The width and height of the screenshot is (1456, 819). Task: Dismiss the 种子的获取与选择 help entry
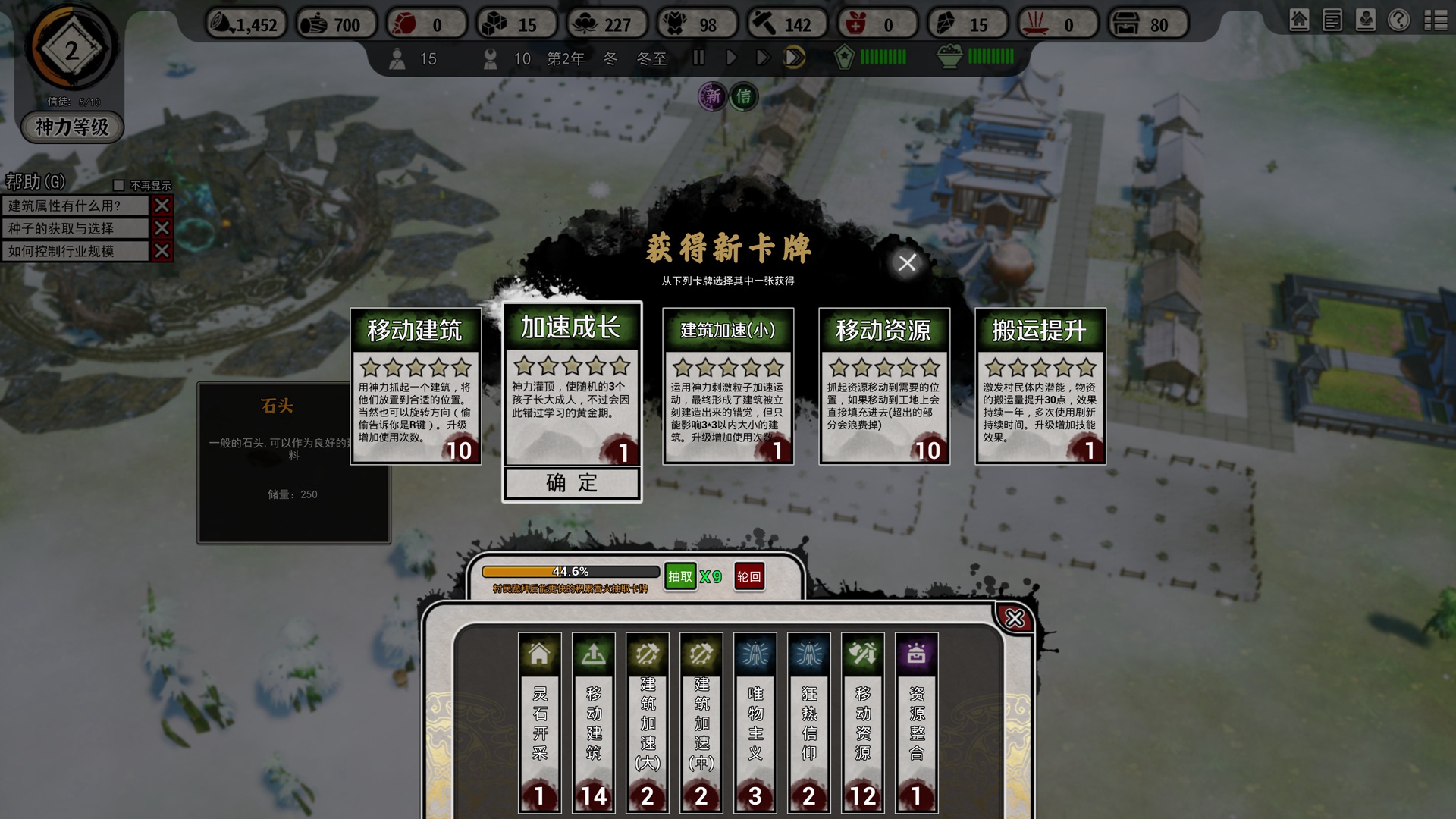(x=162, y=228)
